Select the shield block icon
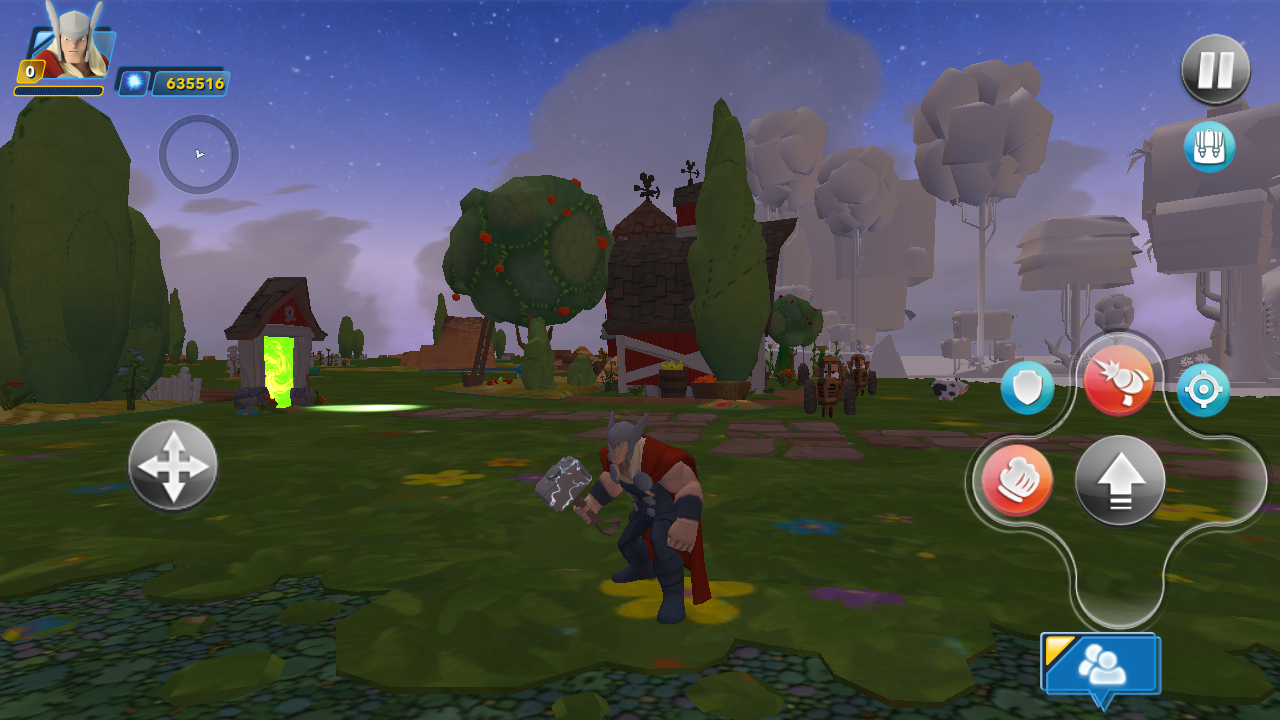 [x=1026, y=387]
